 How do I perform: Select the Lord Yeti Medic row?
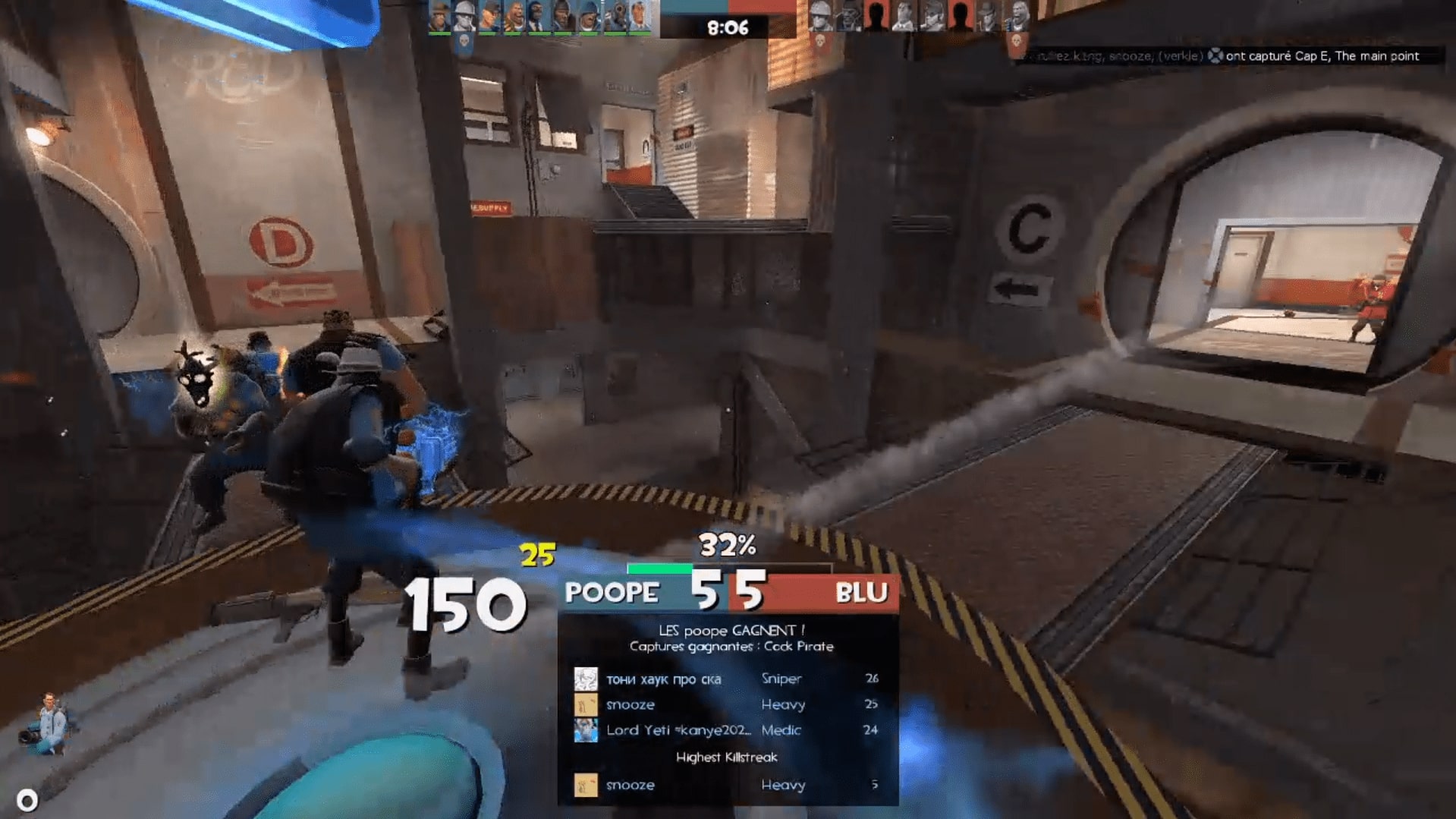(x=727, y=730)
